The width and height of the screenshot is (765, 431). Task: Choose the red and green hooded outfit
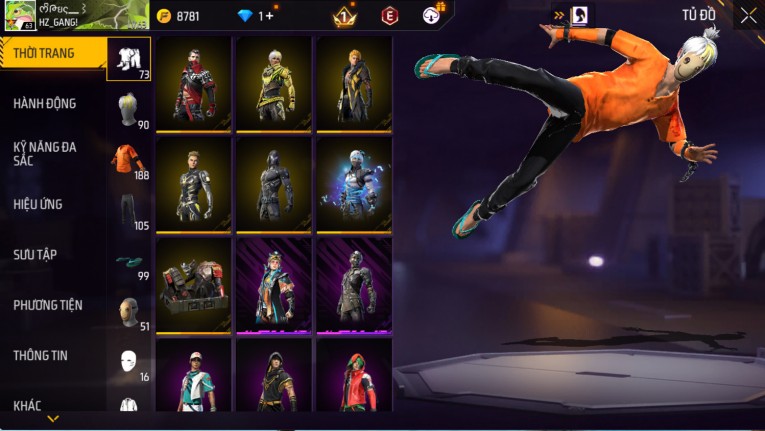tap(354, 377)
